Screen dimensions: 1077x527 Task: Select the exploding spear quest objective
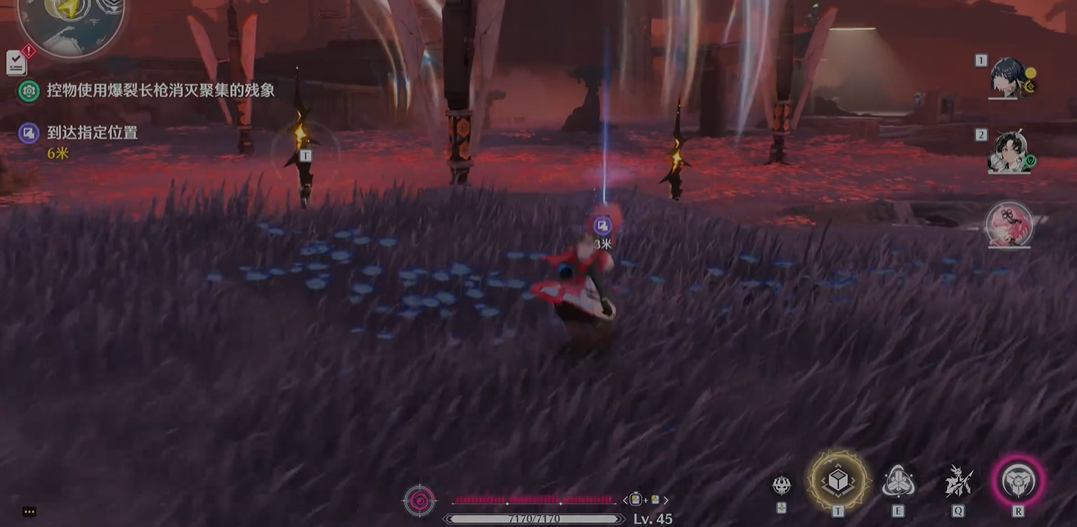click(x=160, y=91)
